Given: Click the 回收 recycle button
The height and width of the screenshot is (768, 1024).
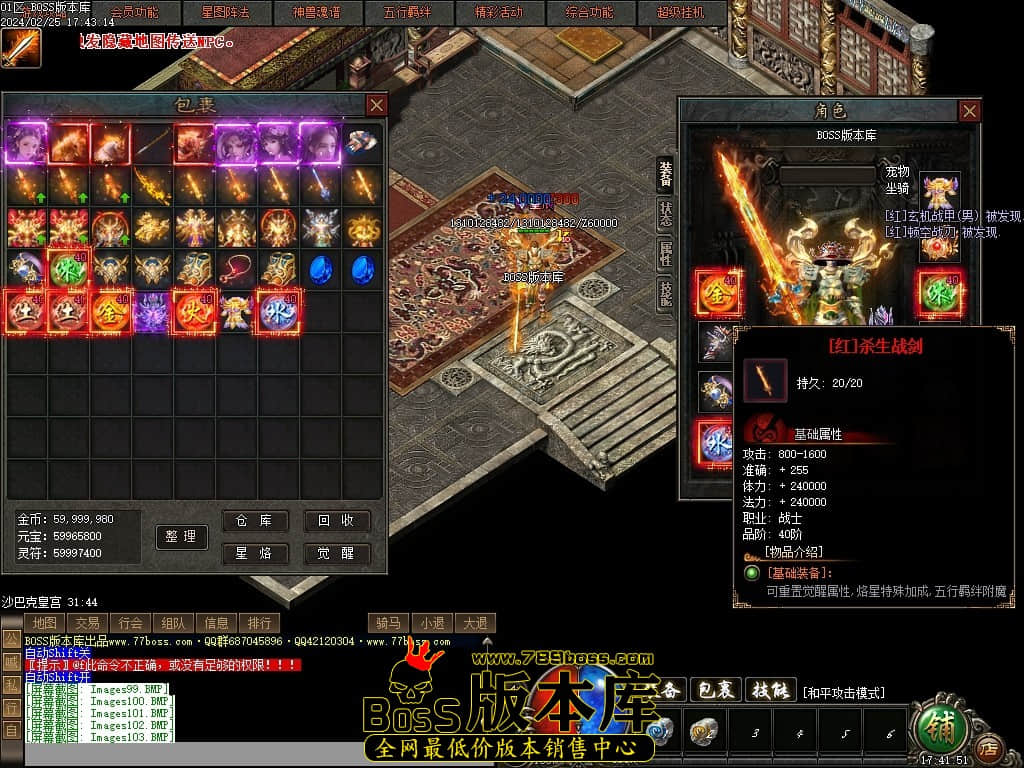Looking at the screenshot, I should click(337, 521).
